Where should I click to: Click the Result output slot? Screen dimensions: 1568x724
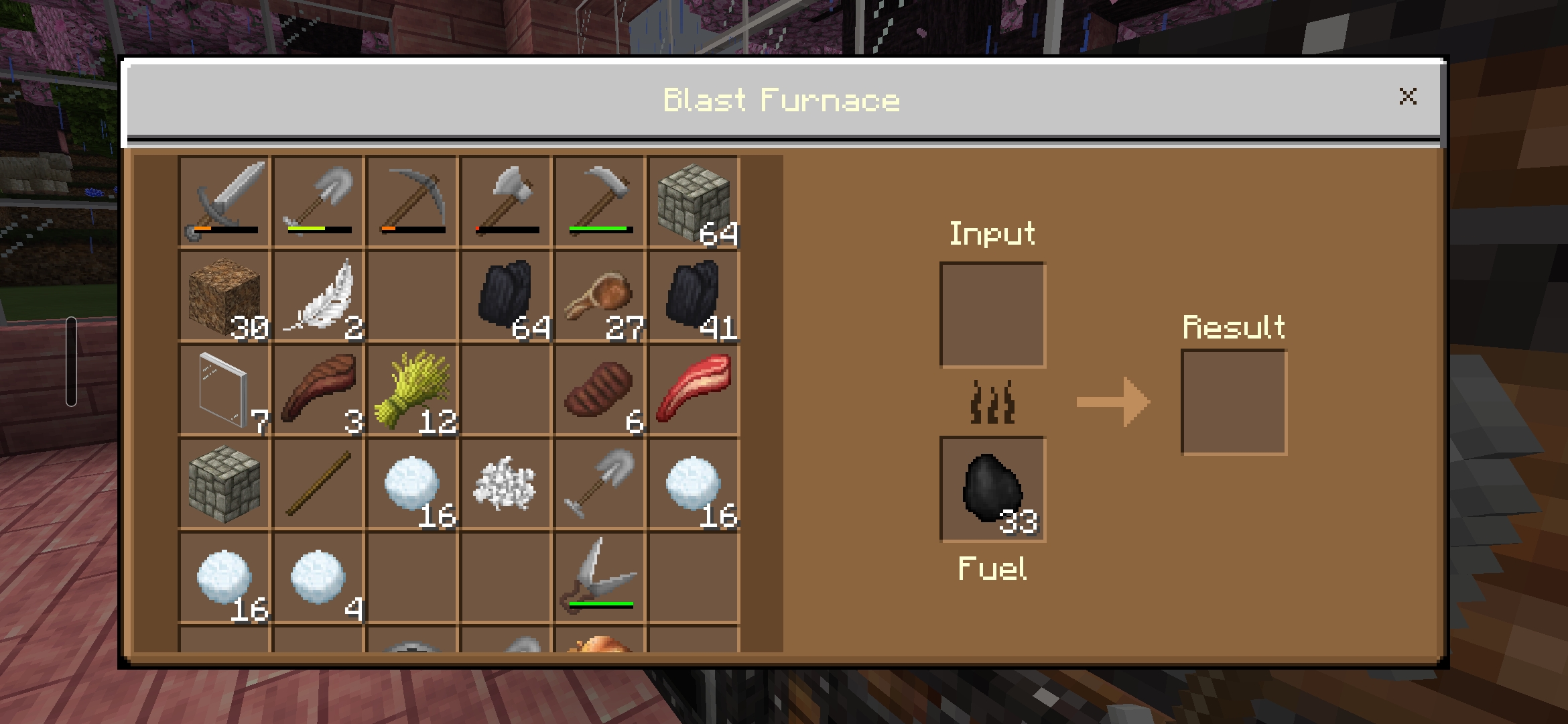tap(1234, 402)
